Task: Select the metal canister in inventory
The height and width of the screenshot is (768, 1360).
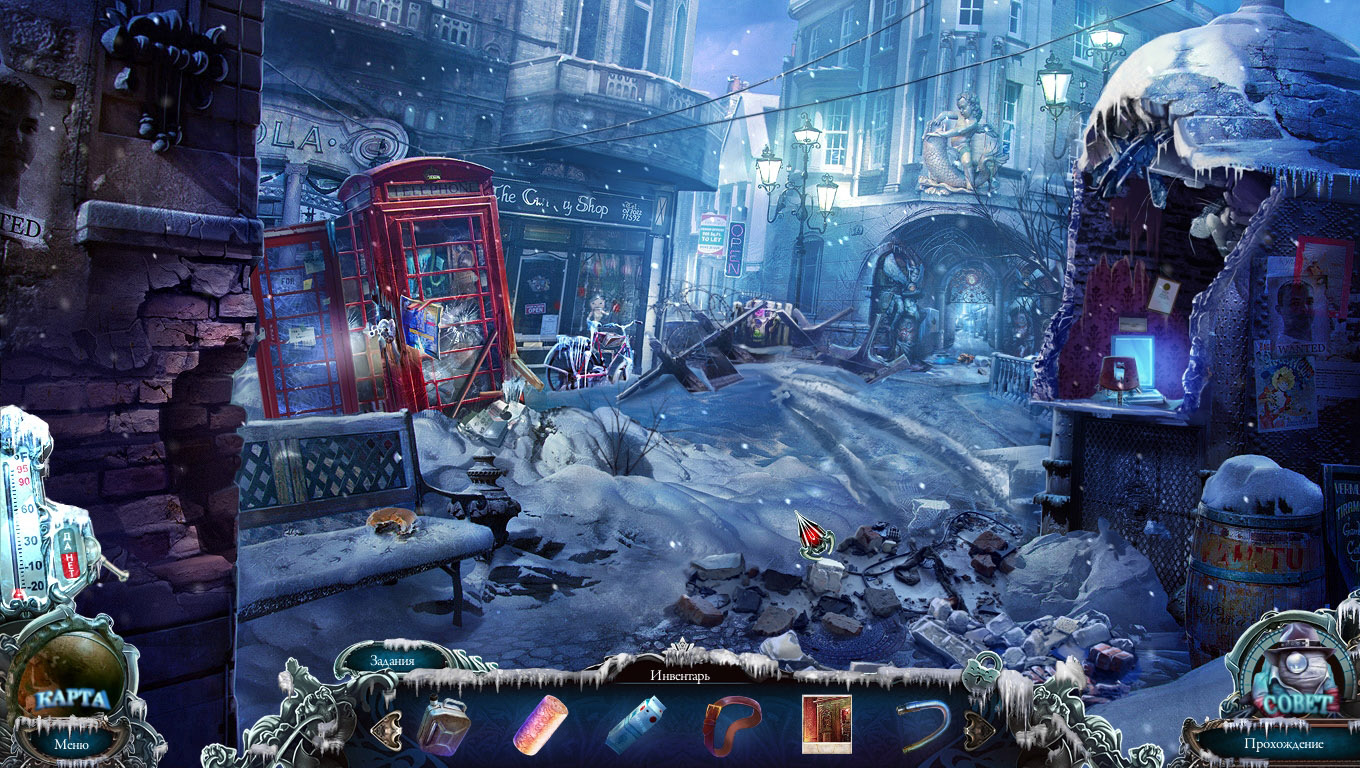Action: (x=443, y=723)
